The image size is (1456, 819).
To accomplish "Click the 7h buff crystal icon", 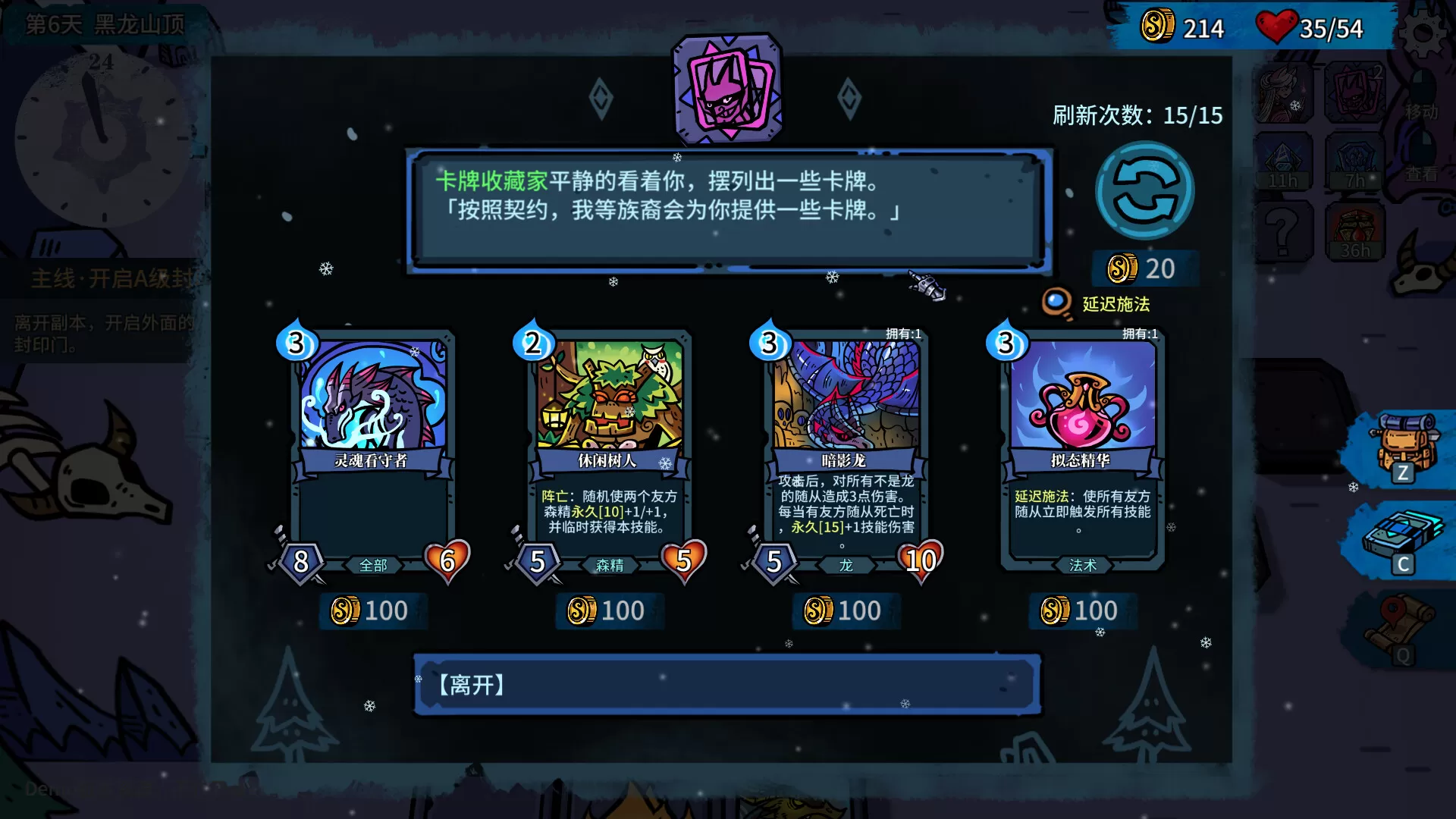I will 1355,159.
